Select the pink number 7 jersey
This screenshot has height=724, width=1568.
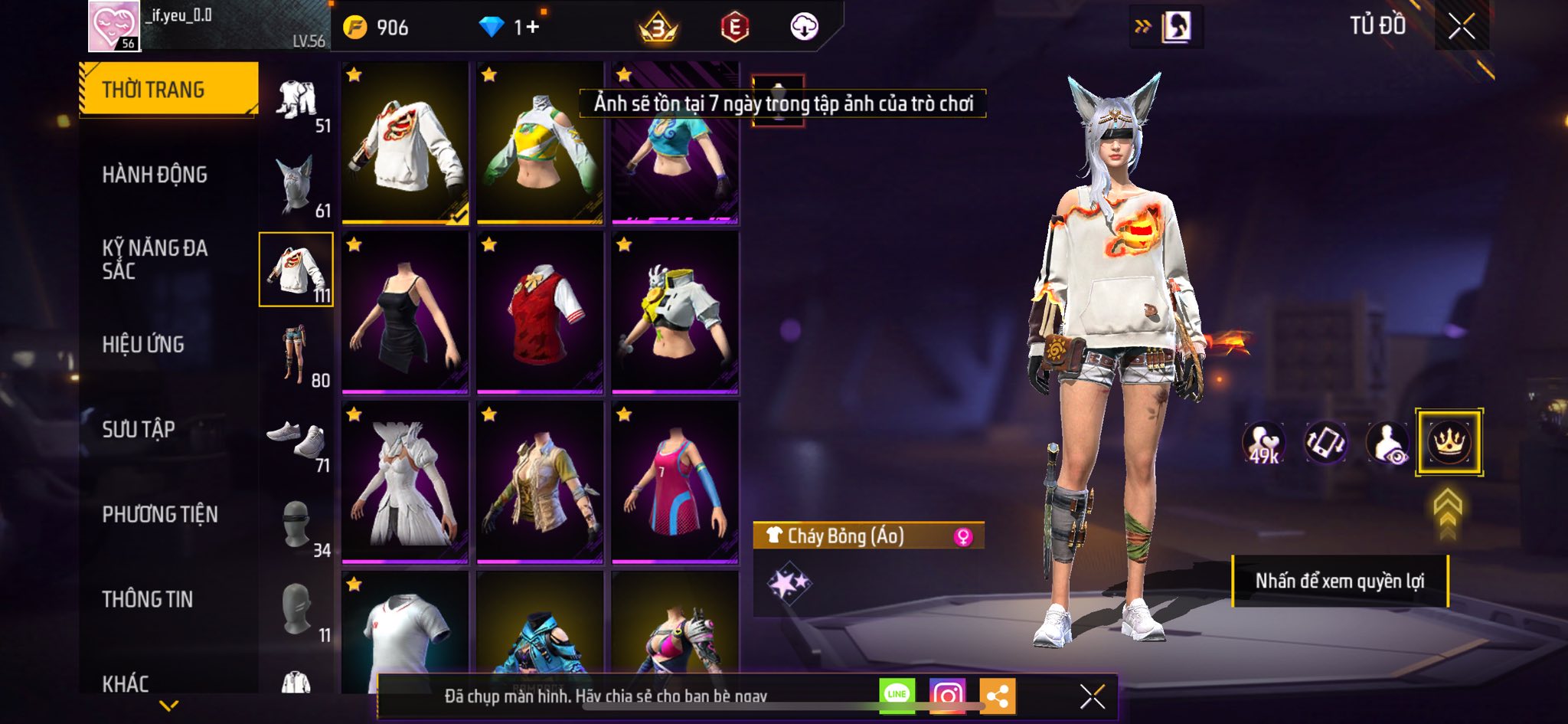pos(675,483)
